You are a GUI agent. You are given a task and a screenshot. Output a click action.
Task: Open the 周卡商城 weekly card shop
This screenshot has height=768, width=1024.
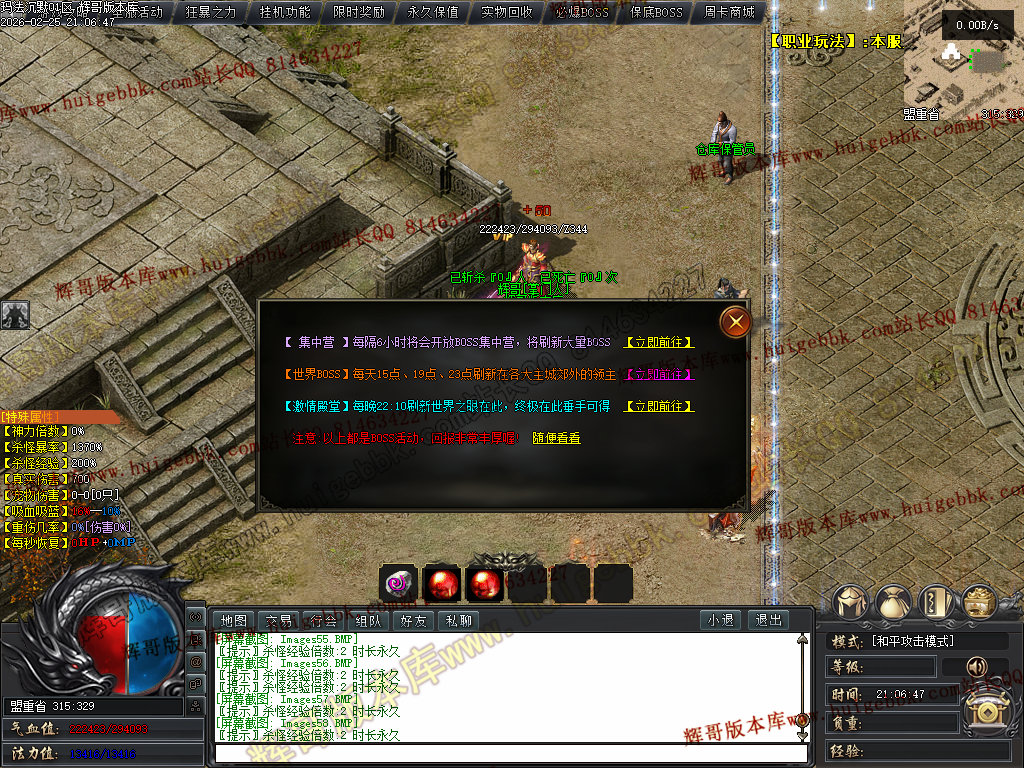coord(729,13)
